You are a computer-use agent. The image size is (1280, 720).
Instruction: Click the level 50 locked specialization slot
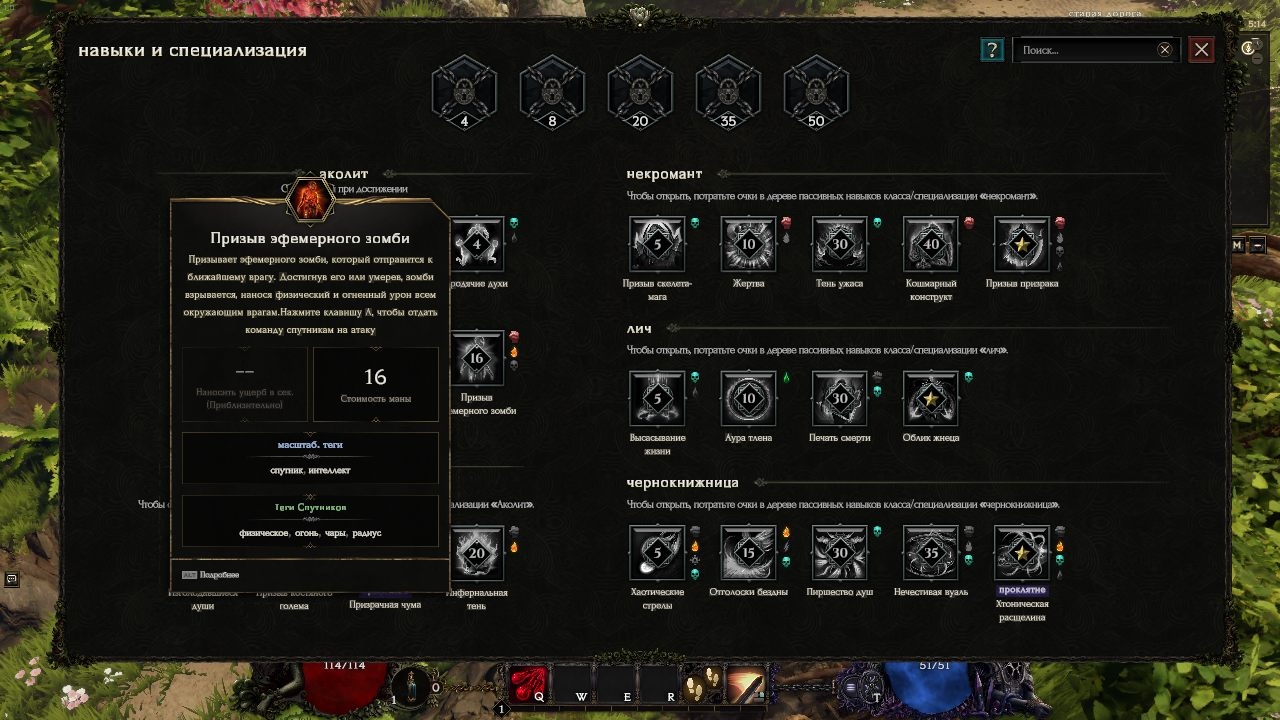(816, 91)
